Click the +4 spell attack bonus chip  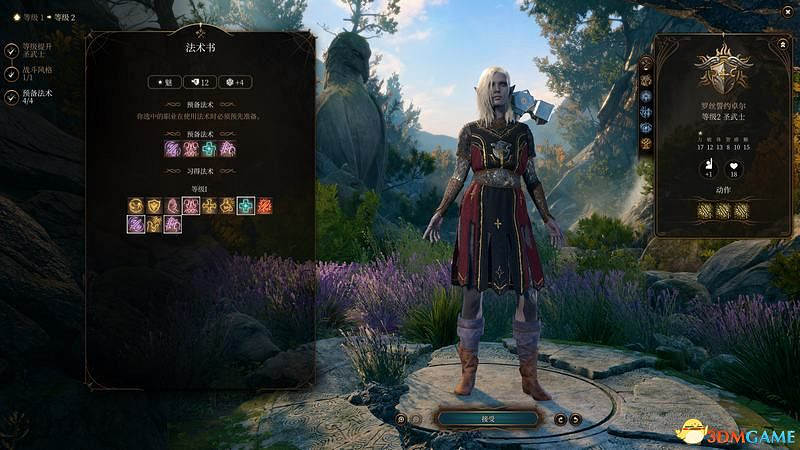click(x=237, y=82)
